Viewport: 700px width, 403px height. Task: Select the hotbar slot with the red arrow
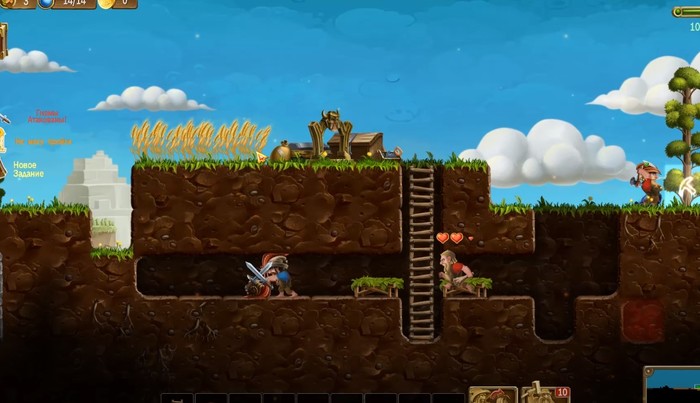click(492, 395)
